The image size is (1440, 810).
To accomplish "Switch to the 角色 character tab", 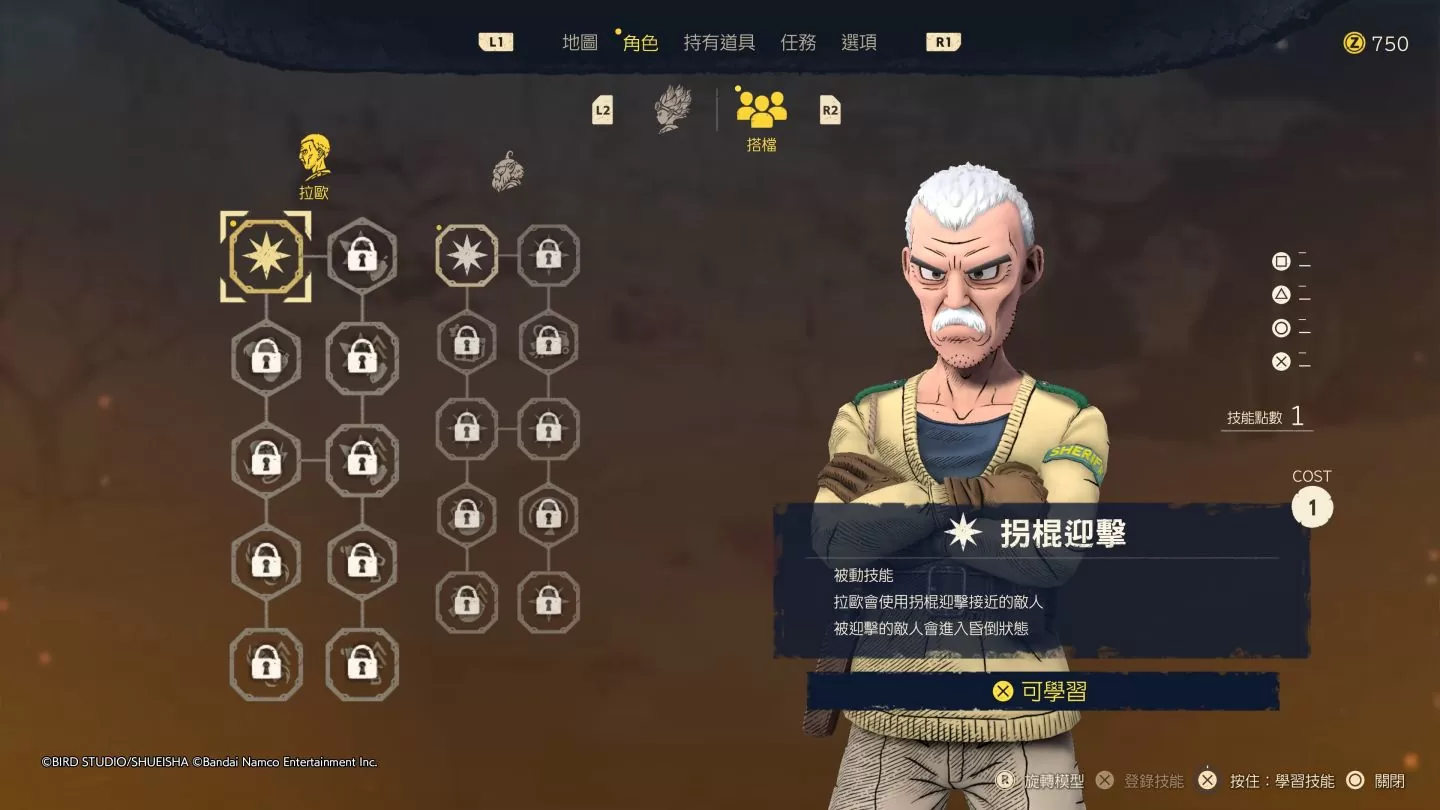I will point(640,42).
